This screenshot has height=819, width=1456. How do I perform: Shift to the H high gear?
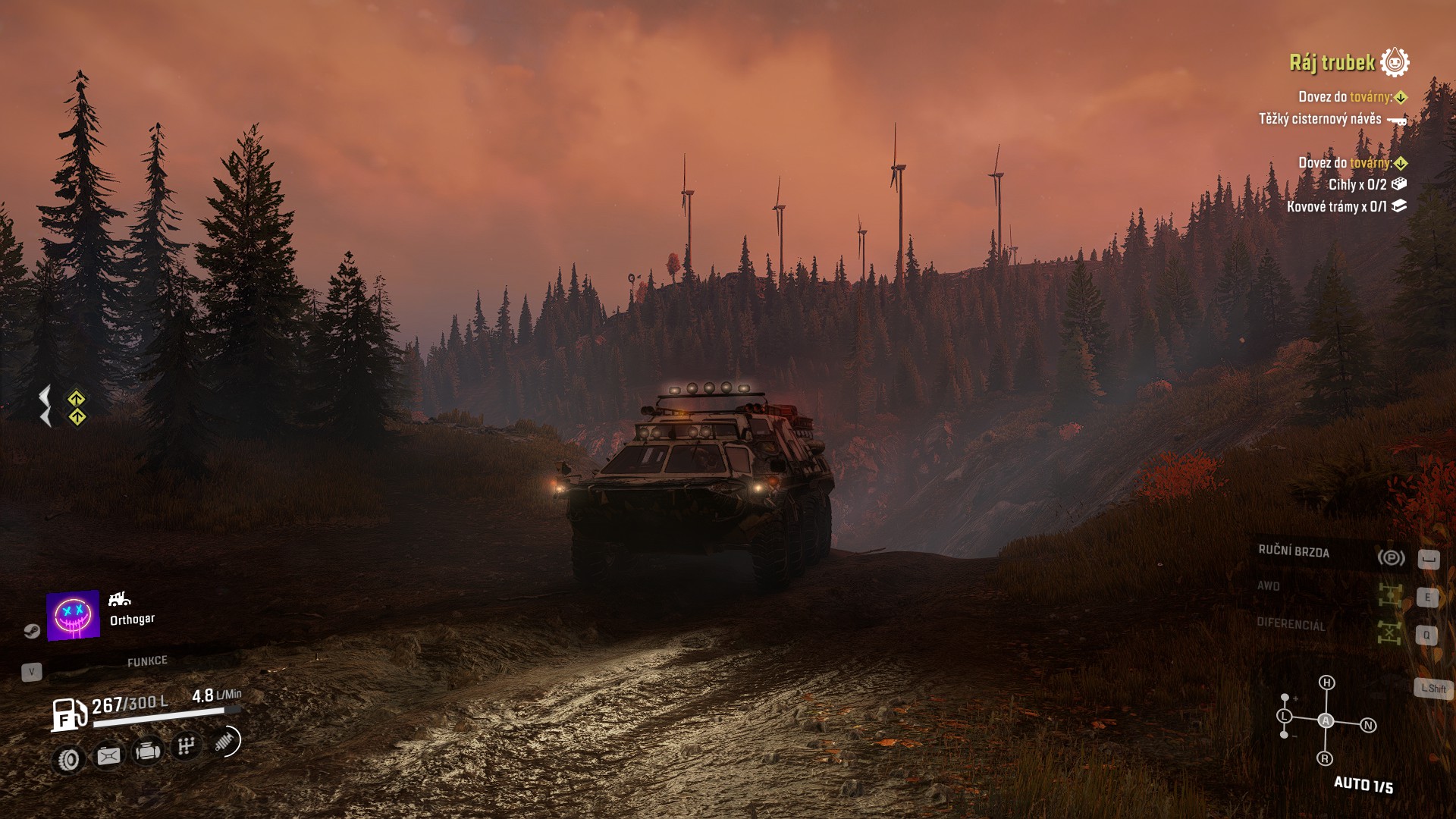(x=1326, y=682)
